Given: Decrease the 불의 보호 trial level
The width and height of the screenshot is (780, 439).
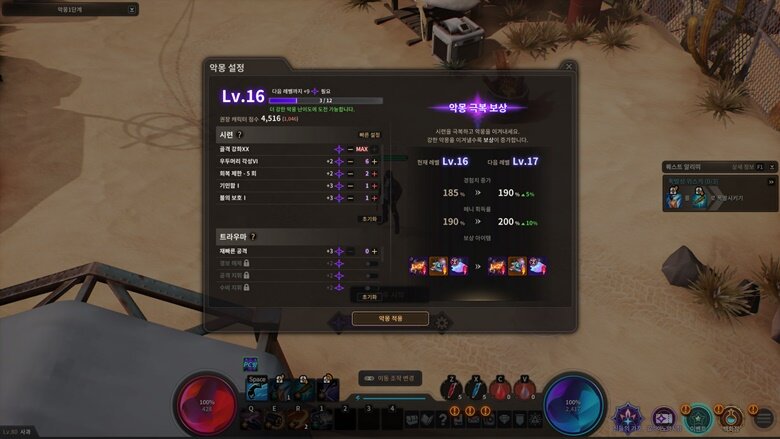Looking at the screenshot, I should 350,198.
